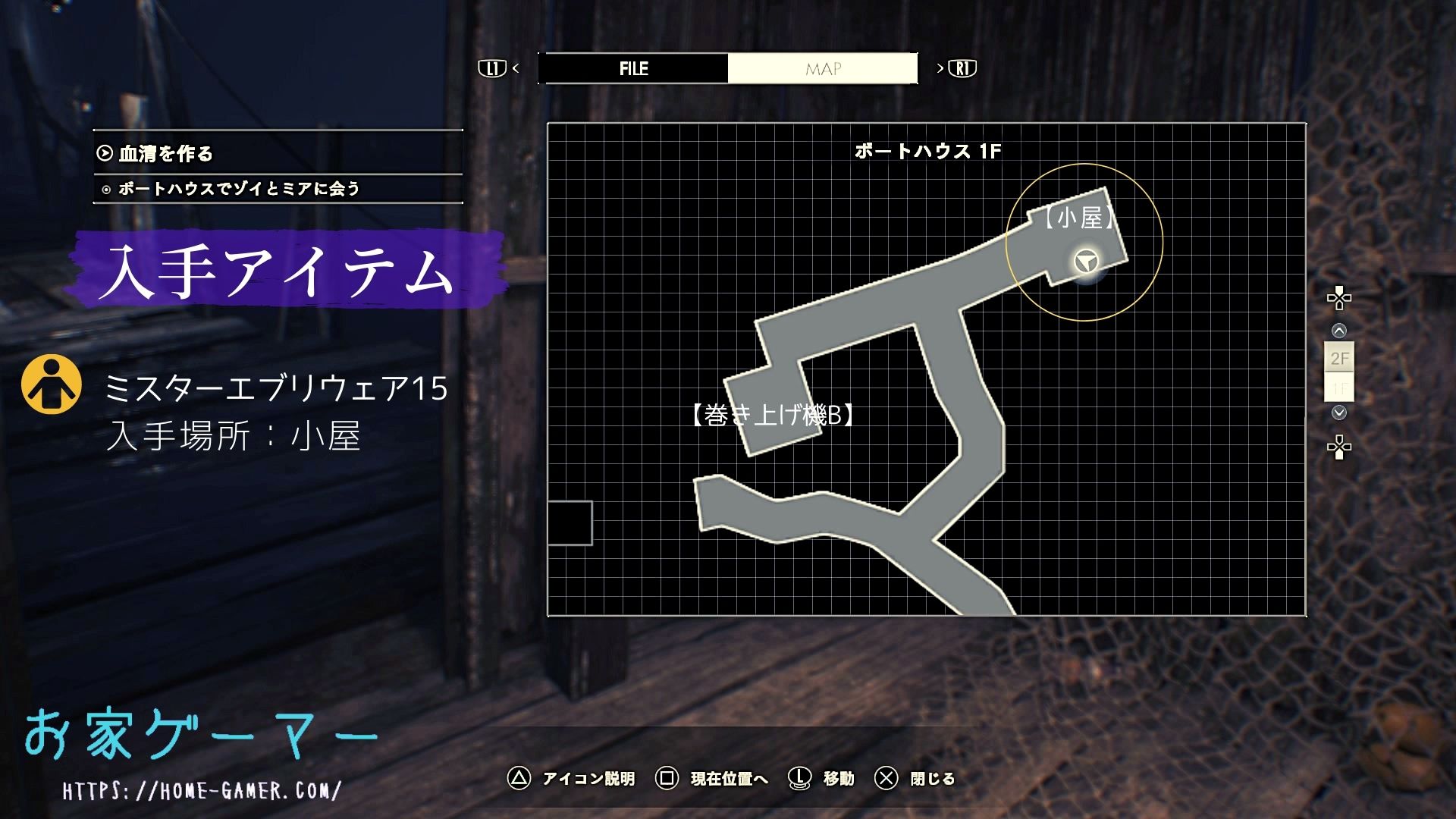Click the left arrow beside the FILE tab
1456x819 pixels.
click(x=516, y=68)
